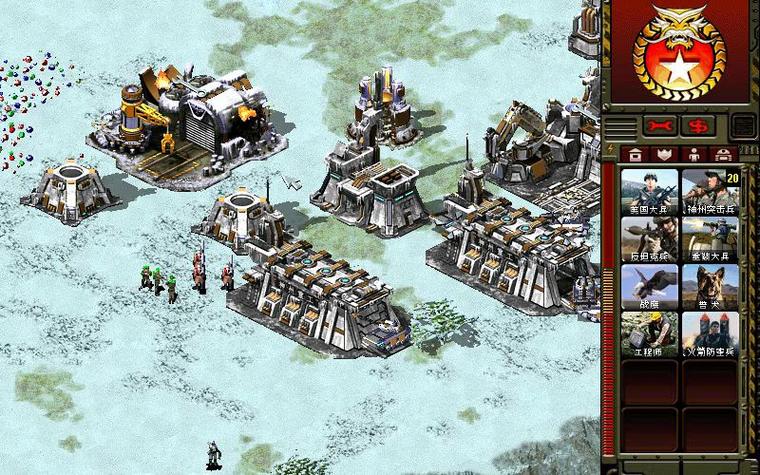
Task: Train the 美国大兵 soldier unit
Action: [650, 190]
